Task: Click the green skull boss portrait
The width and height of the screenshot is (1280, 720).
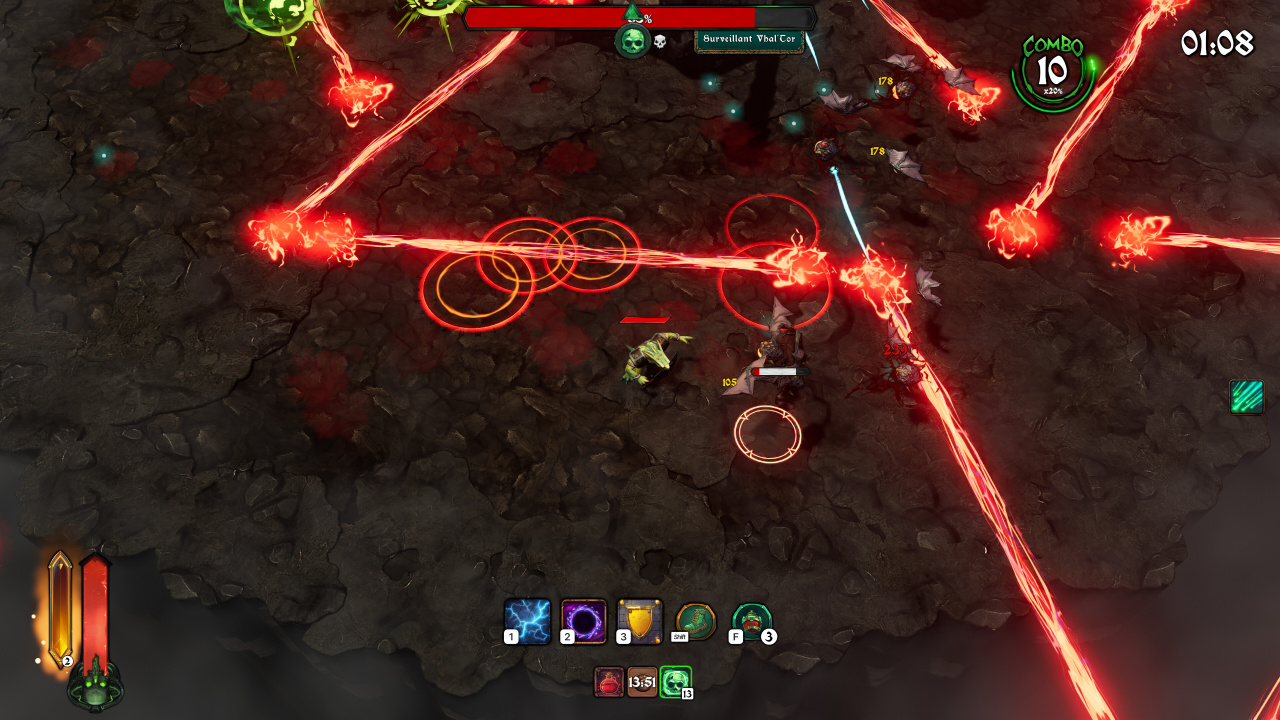Action: tap(632, 41)
